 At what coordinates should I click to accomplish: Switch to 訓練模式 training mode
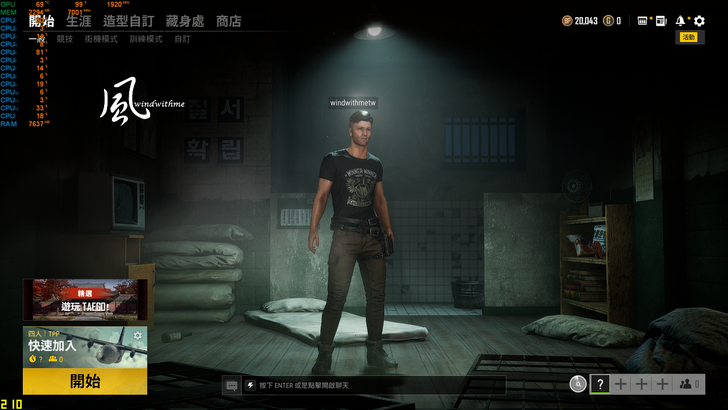(144, 39)
